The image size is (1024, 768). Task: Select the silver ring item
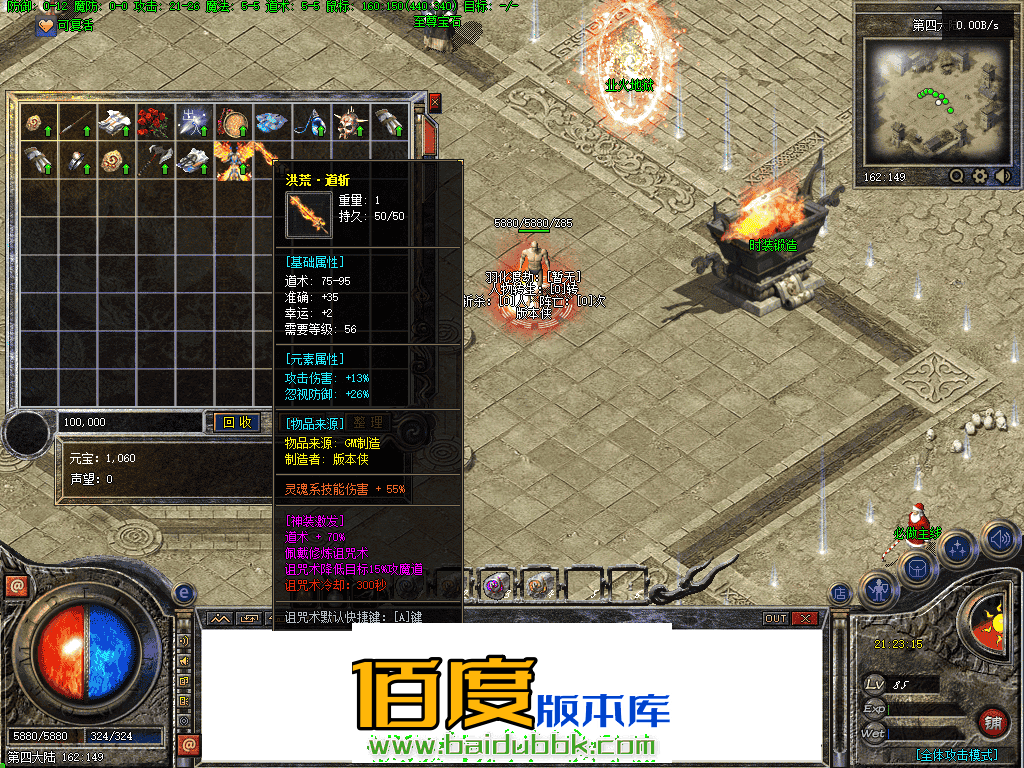coord(75,160)
